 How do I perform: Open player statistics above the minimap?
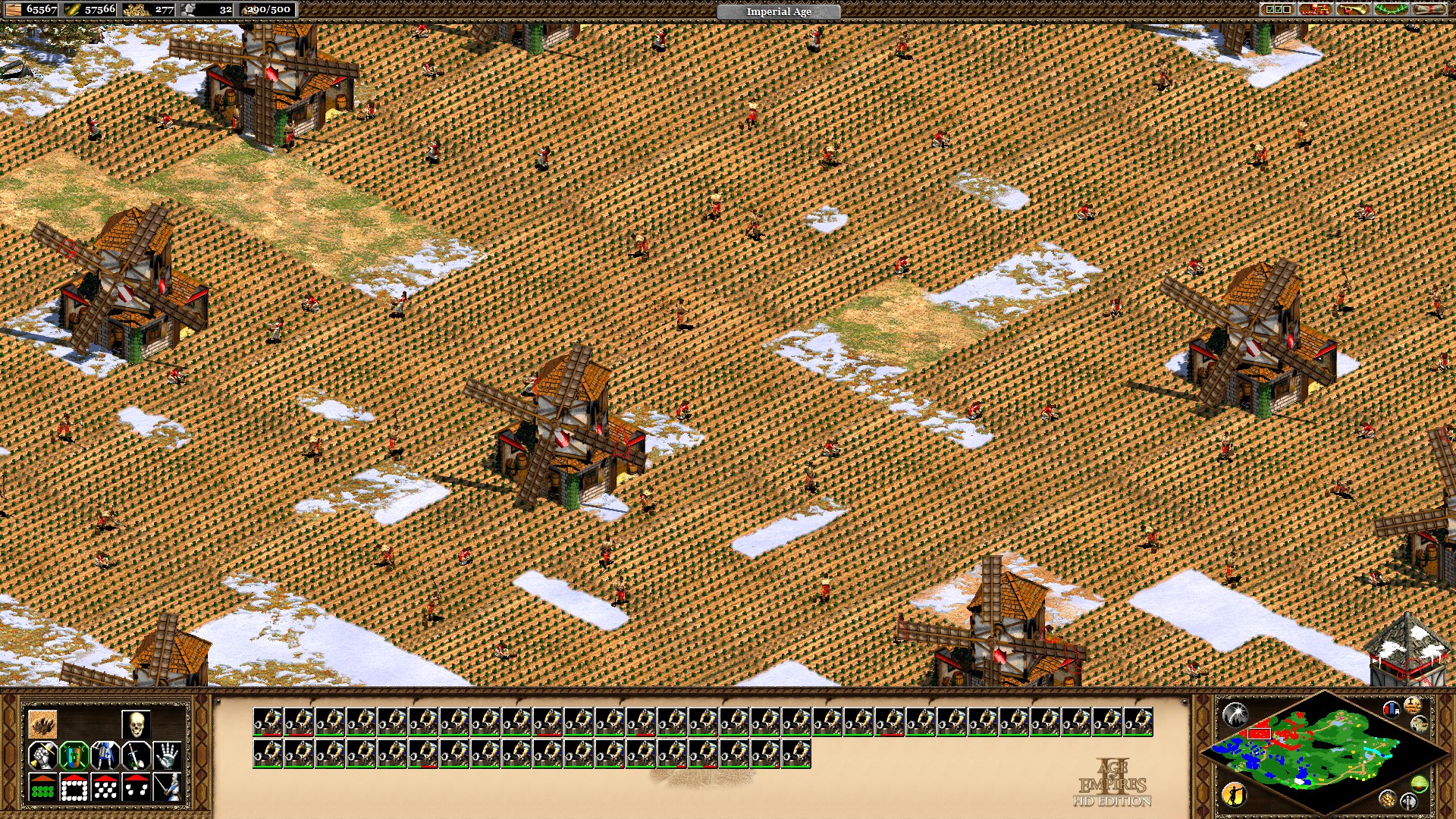tap(1392, 709)
